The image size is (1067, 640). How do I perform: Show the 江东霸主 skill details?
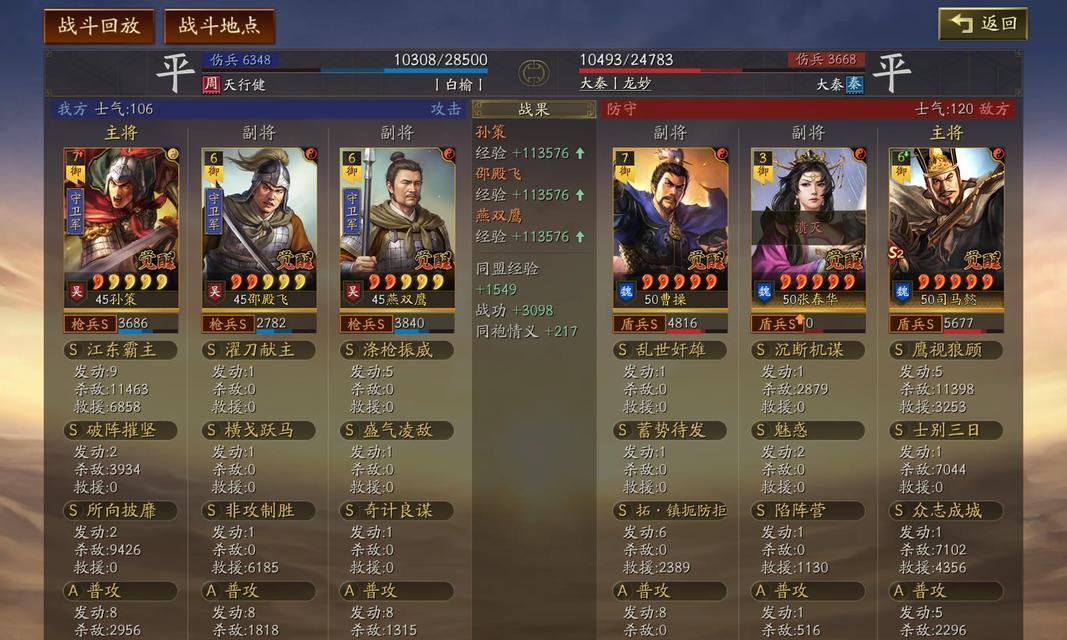[121, 350]
